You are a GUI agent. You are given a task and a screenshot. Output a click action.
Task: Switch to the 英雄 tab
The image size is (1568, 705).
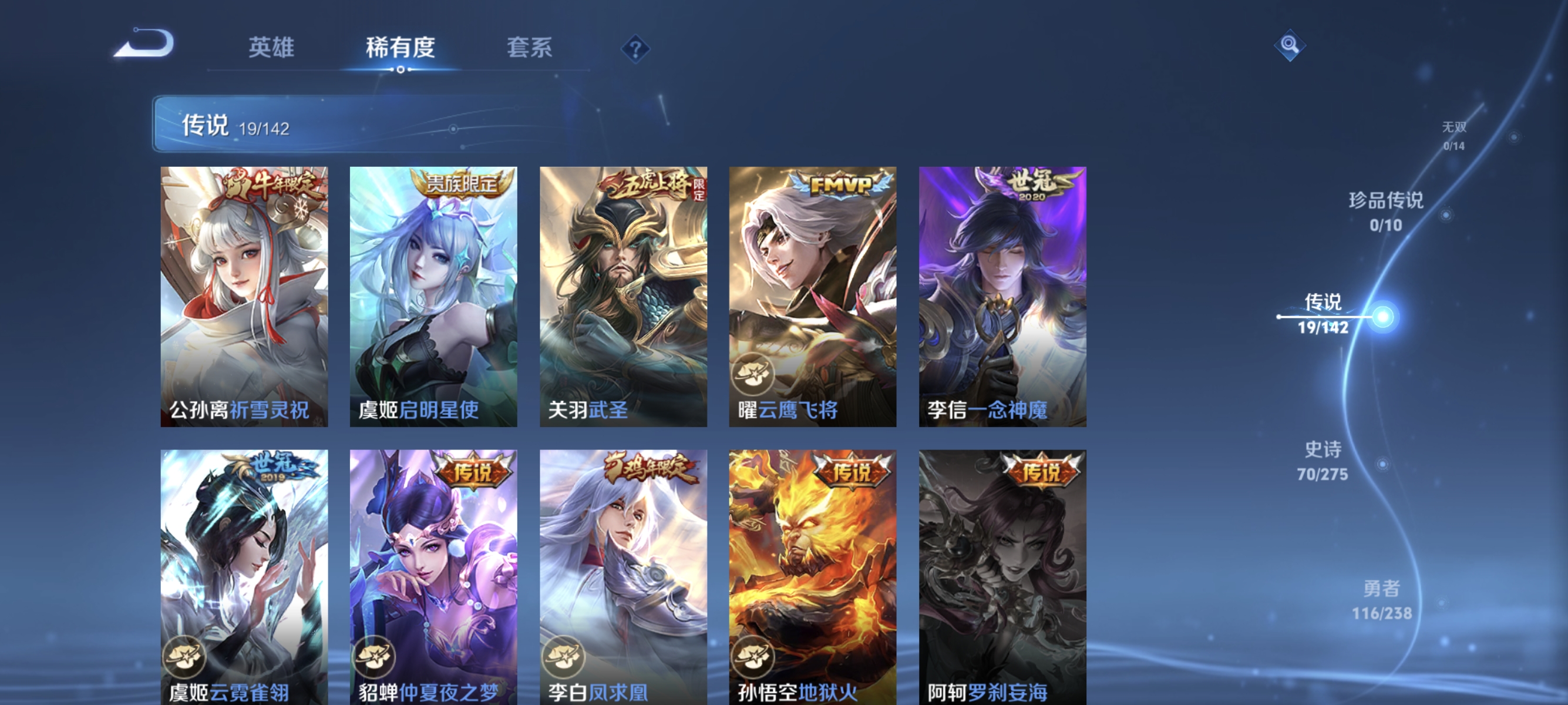[x=272, y=48]
